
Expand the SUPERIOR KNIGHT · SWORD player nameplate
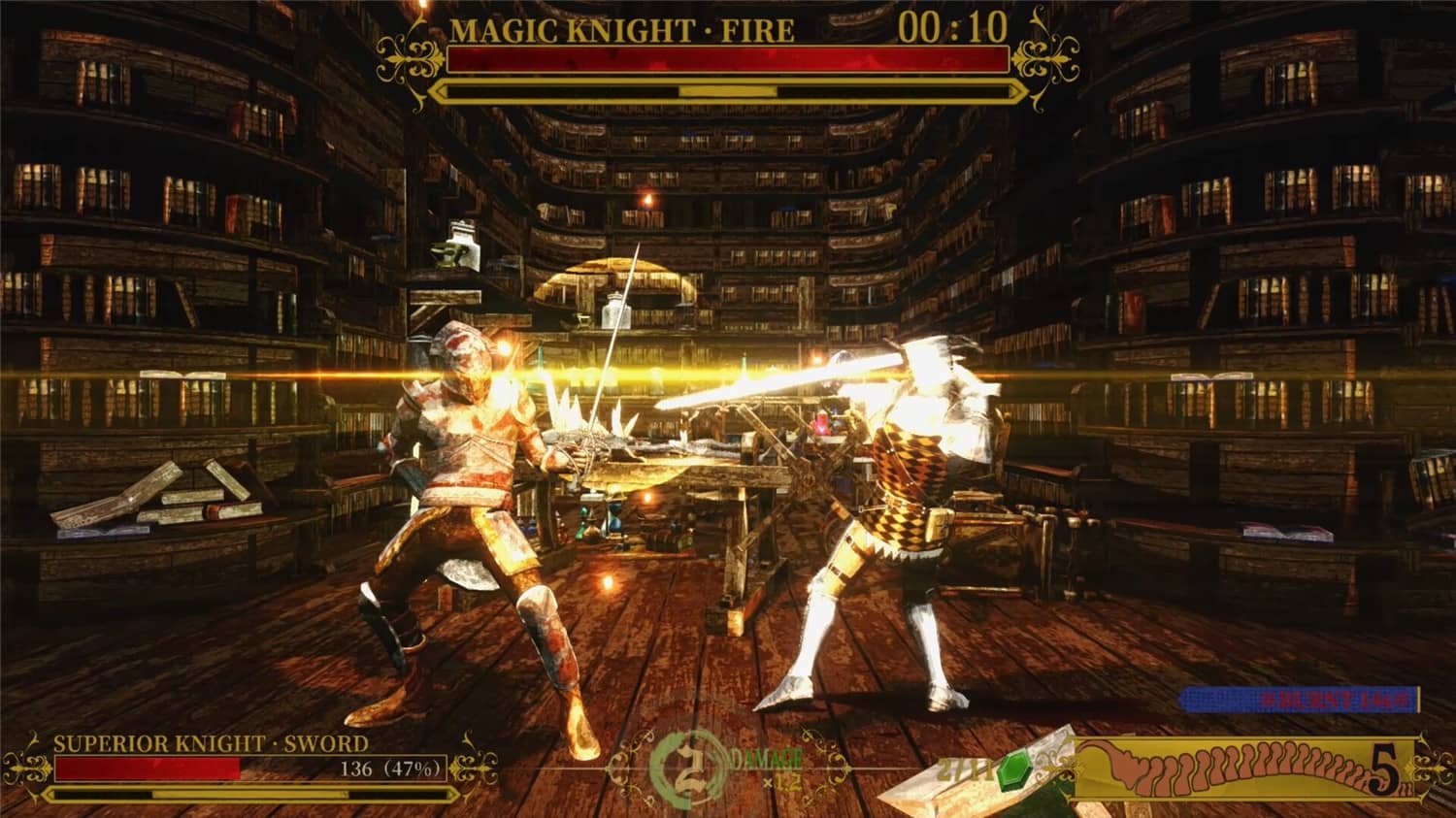214,744
